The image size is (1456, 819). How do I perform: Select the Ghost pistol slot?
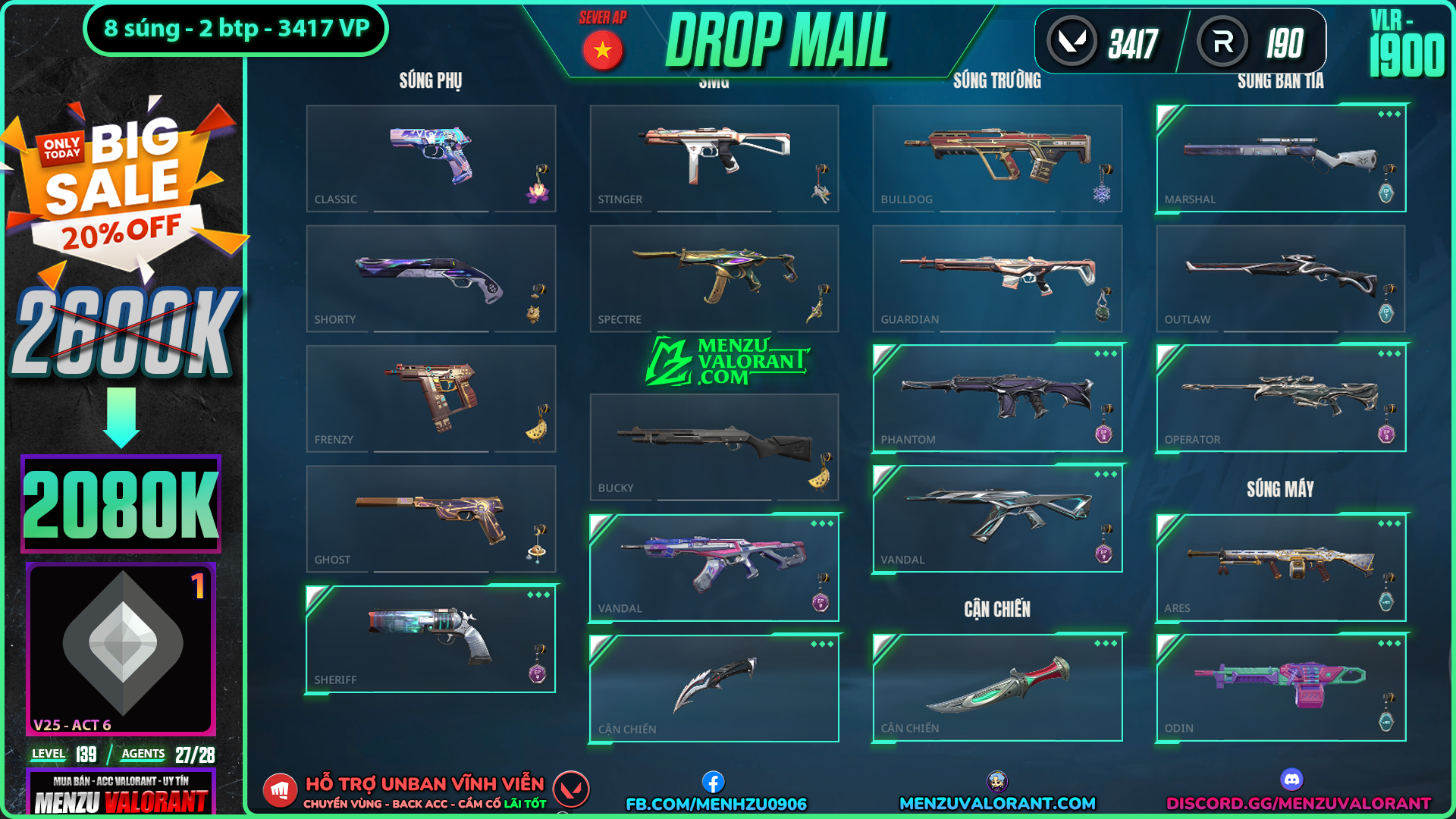pos(431,519)
